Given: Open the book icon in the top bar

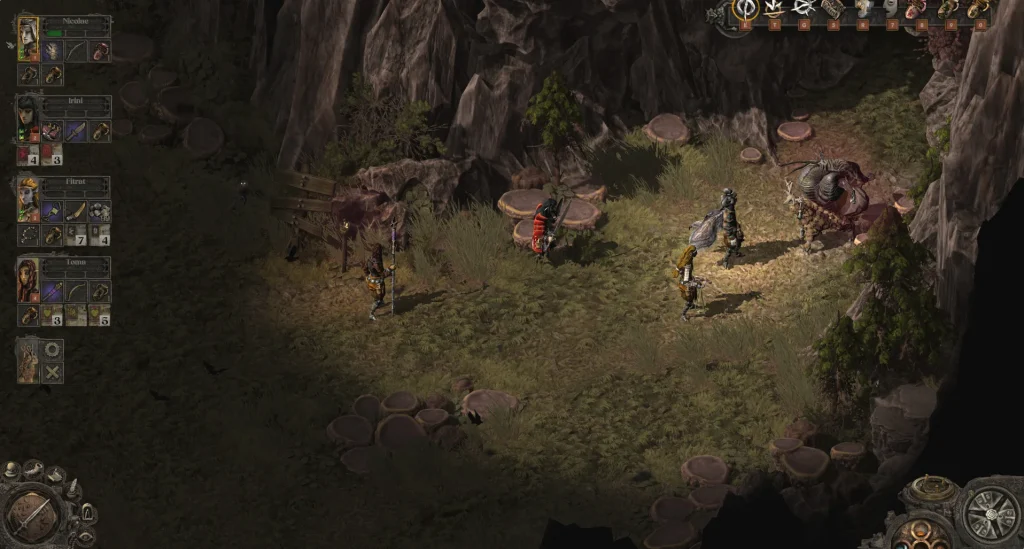Looking at the screenshot, I should 832,10.
